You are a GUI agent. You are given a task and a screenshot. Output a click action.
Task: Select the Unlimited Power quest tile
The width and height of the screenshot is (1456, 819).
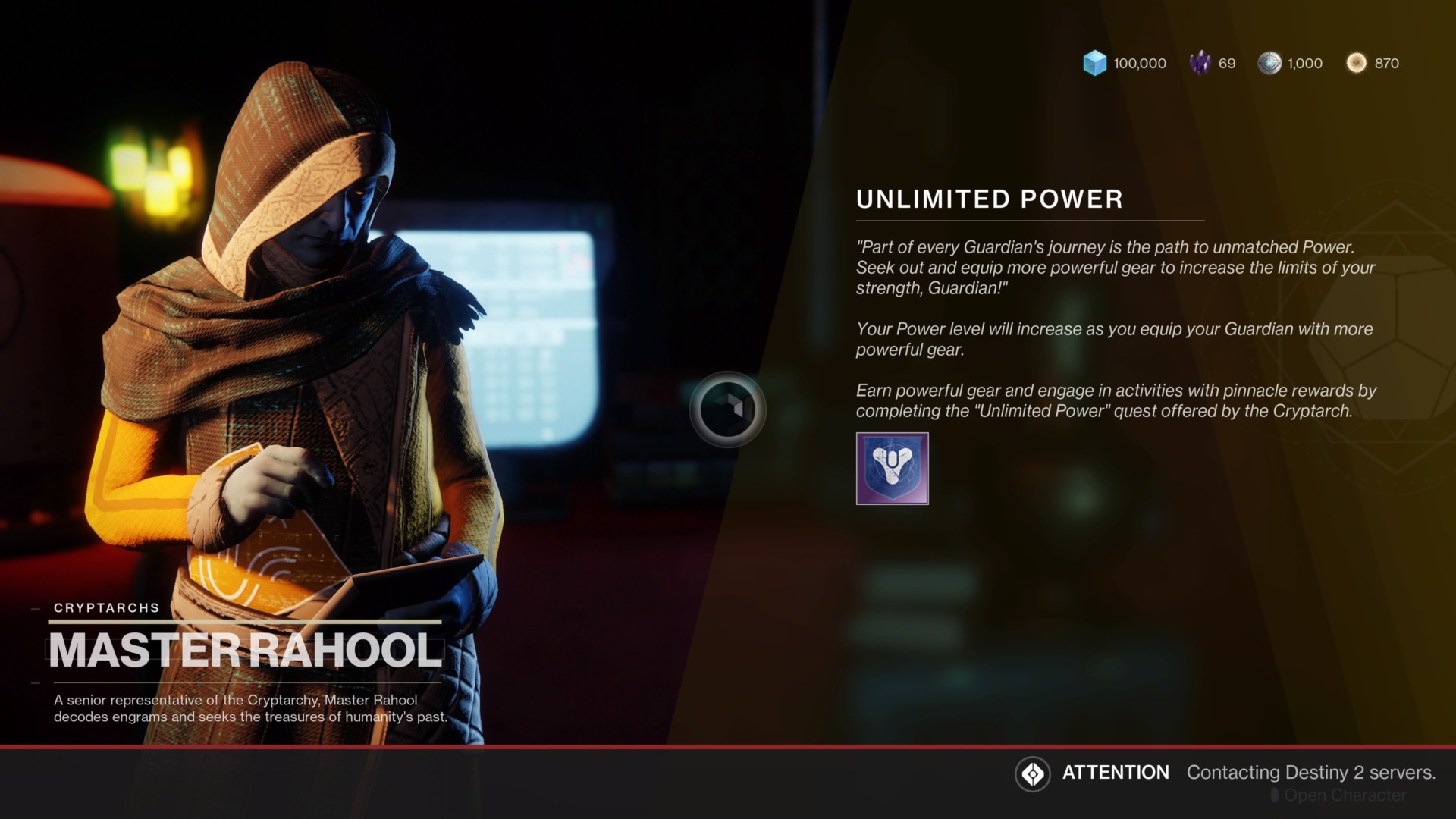pyautogui.click(x=892, y=469)
